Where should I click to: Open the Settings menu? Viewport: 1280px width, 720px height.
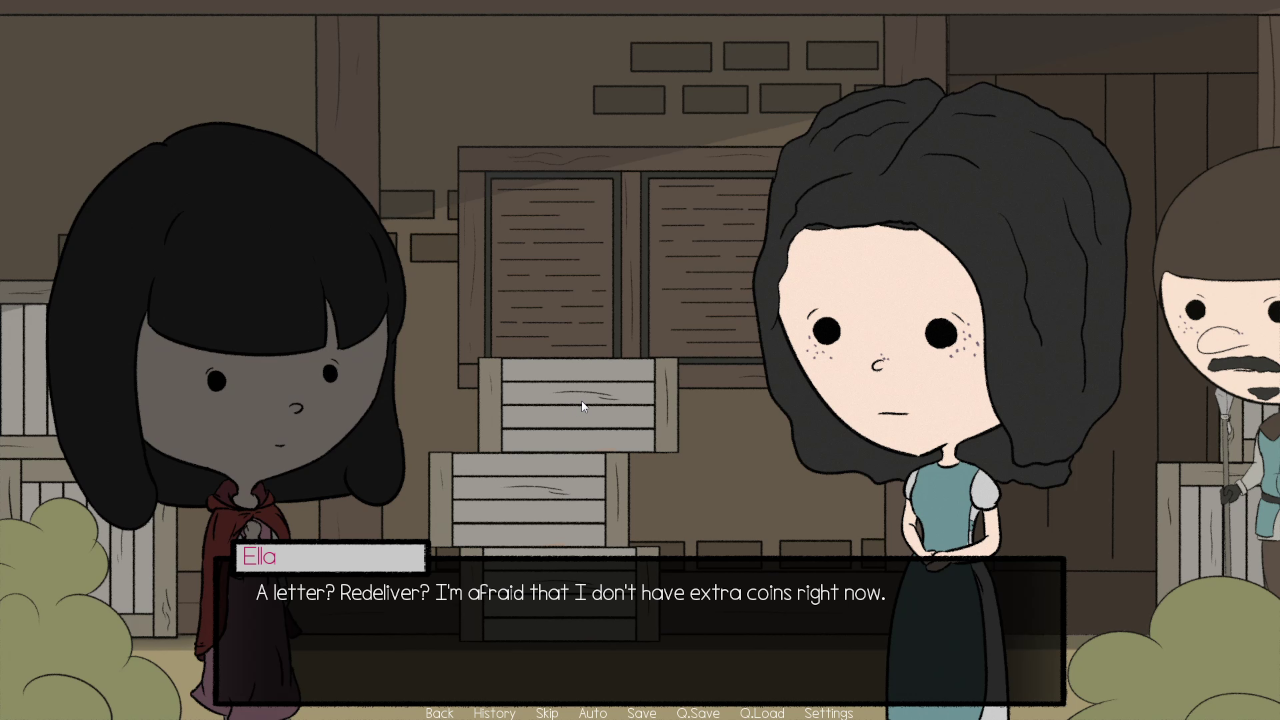click(x=829, y=713)
